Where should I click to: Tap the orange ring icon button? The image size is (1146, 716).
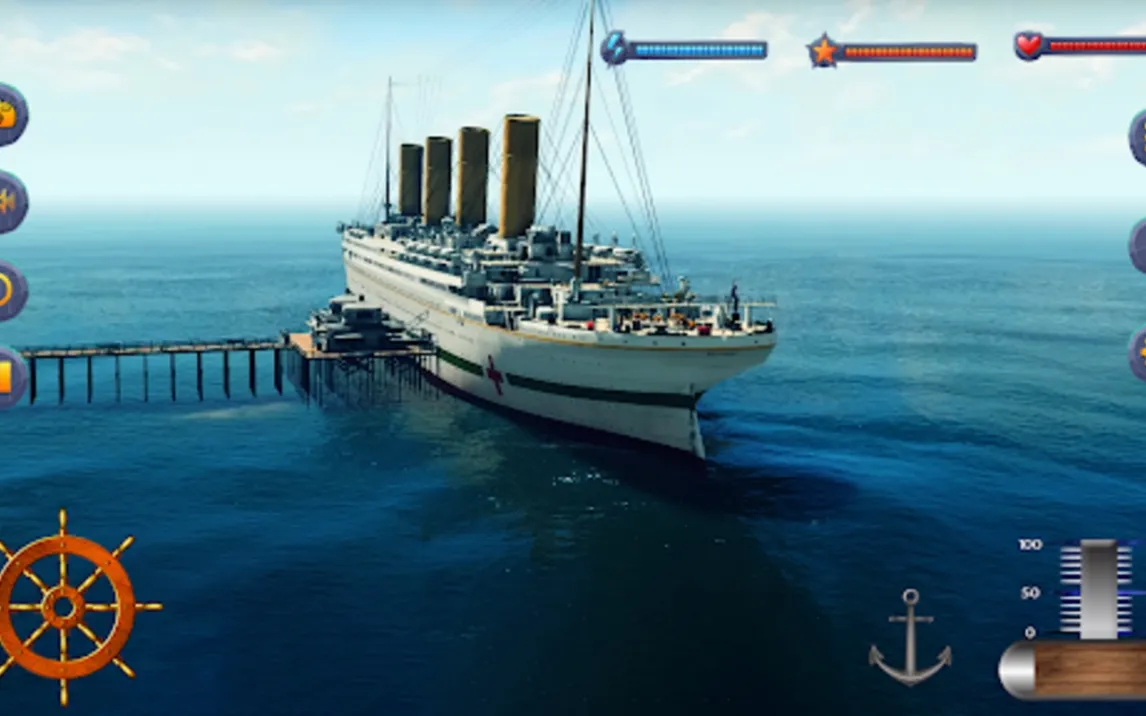point(9,290)
